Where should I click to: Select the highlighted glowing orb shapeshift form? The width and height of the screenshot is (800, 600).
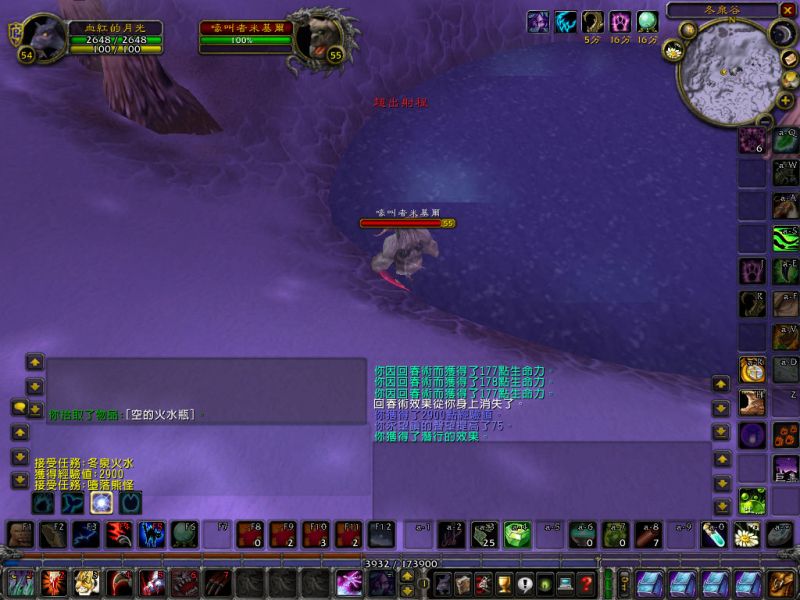(x=100, y=502)
